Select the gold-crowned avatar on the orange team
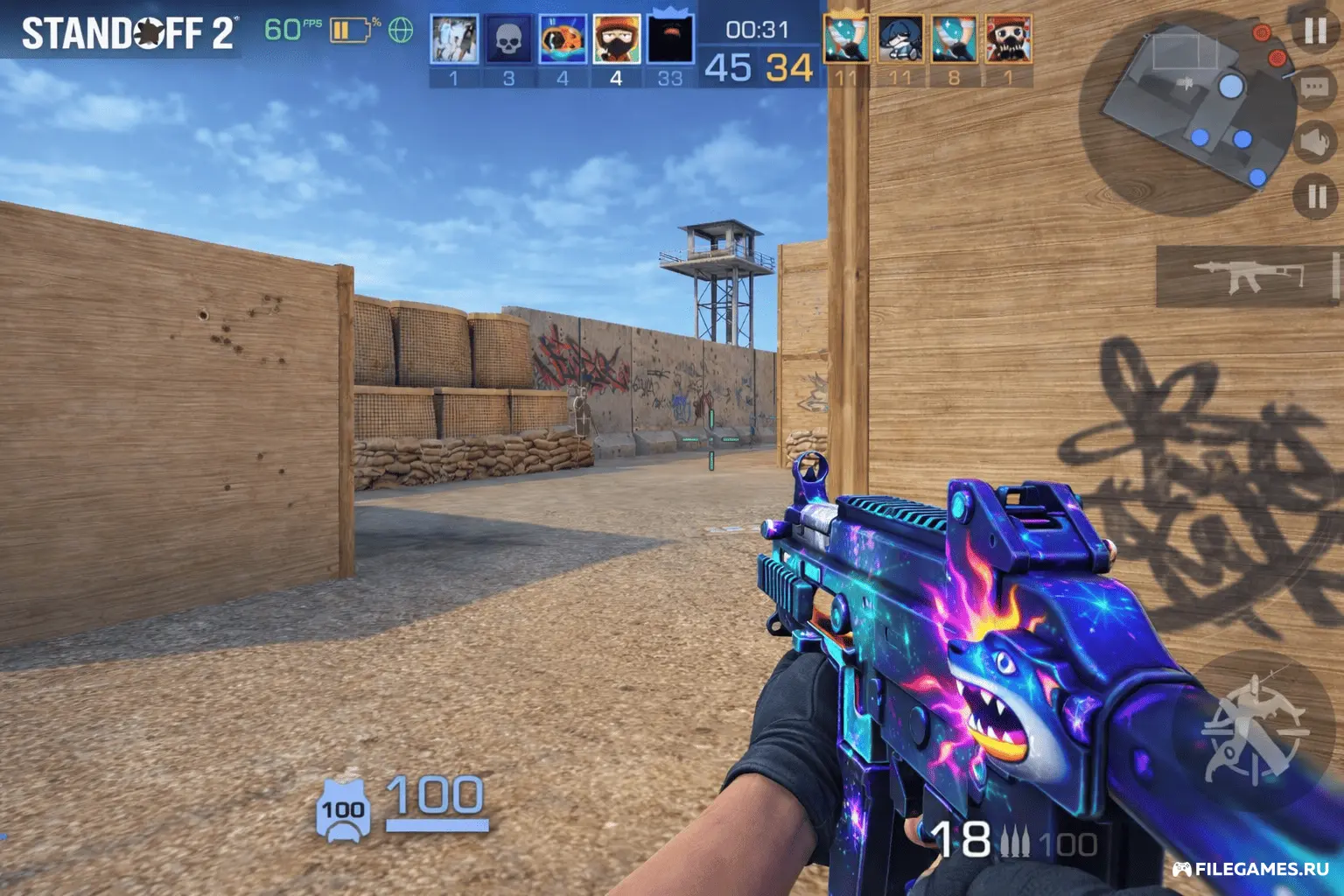The height and width of the screenshot is (896, 1344). pyautogui.click(x=846, y=39)
